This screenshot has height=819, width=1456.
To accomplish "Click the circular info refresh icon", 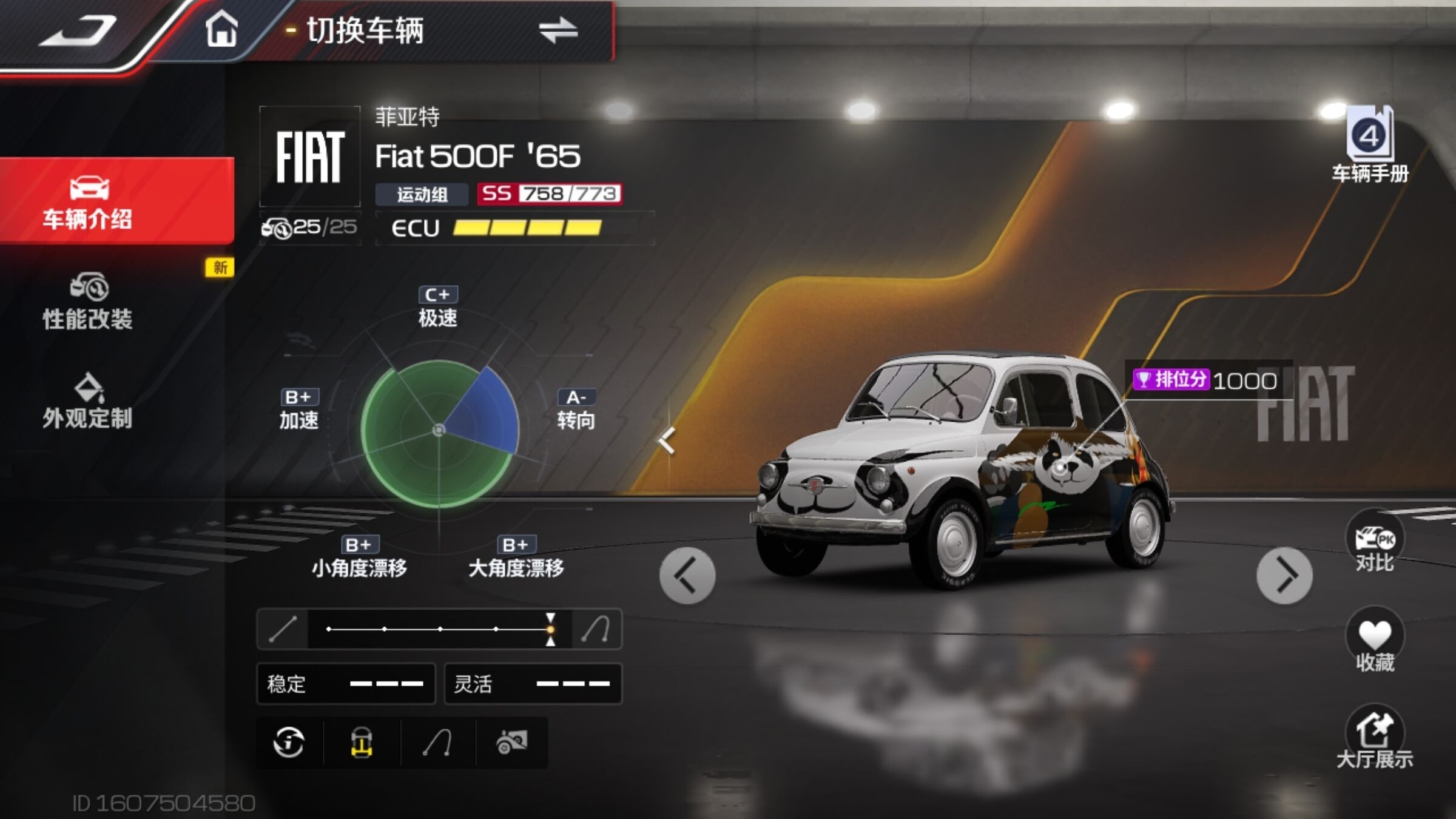I will pos(289,743).
